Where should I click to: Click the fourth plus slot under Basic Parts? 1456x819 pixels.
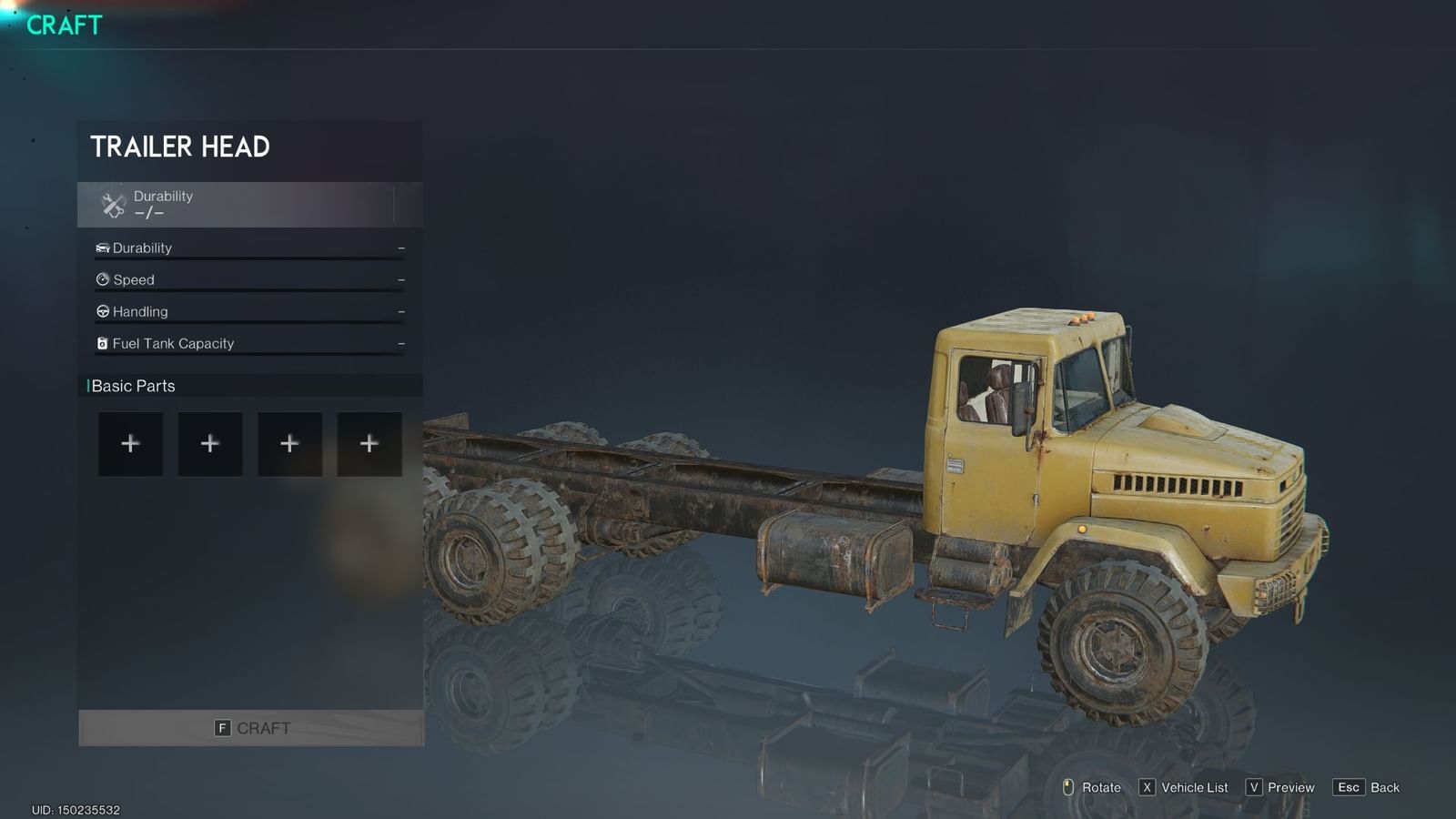[369, 443]
